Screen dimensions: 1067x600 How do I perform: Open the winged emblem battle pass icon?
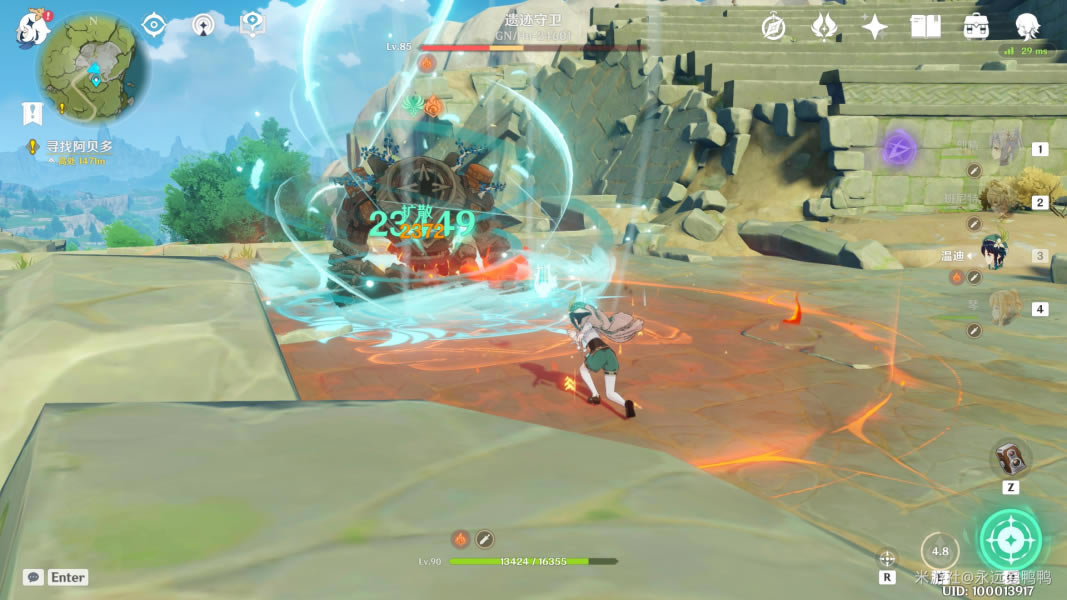(x=824, y=27)
